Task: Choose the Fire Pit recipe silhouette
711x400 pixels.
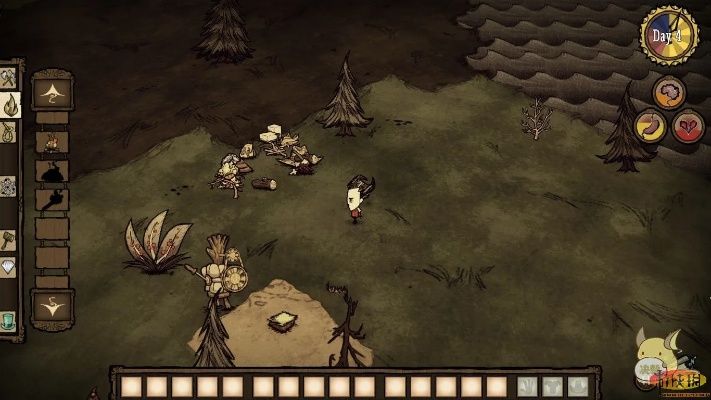Action: click(52, 171)
